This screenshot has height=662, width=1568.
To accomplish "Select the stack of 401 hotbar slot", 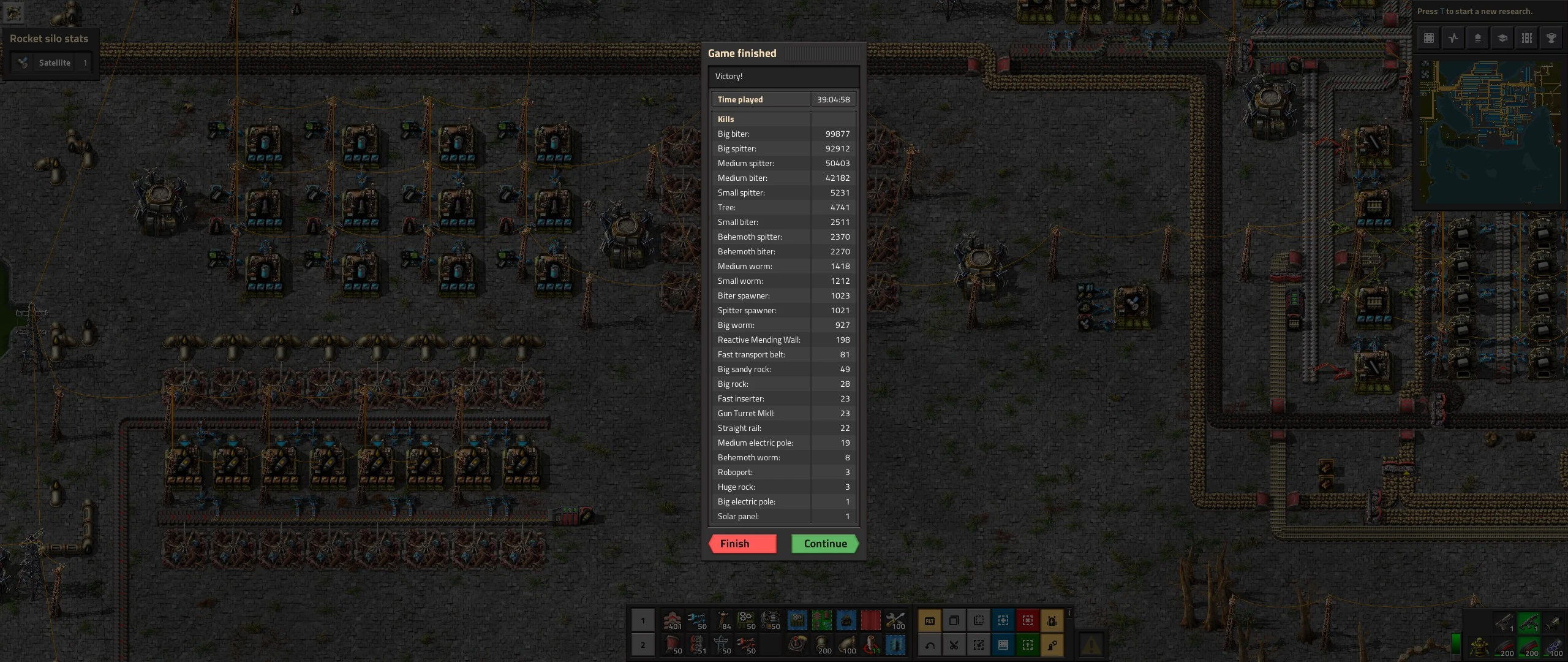I will (x=673, y=621).
